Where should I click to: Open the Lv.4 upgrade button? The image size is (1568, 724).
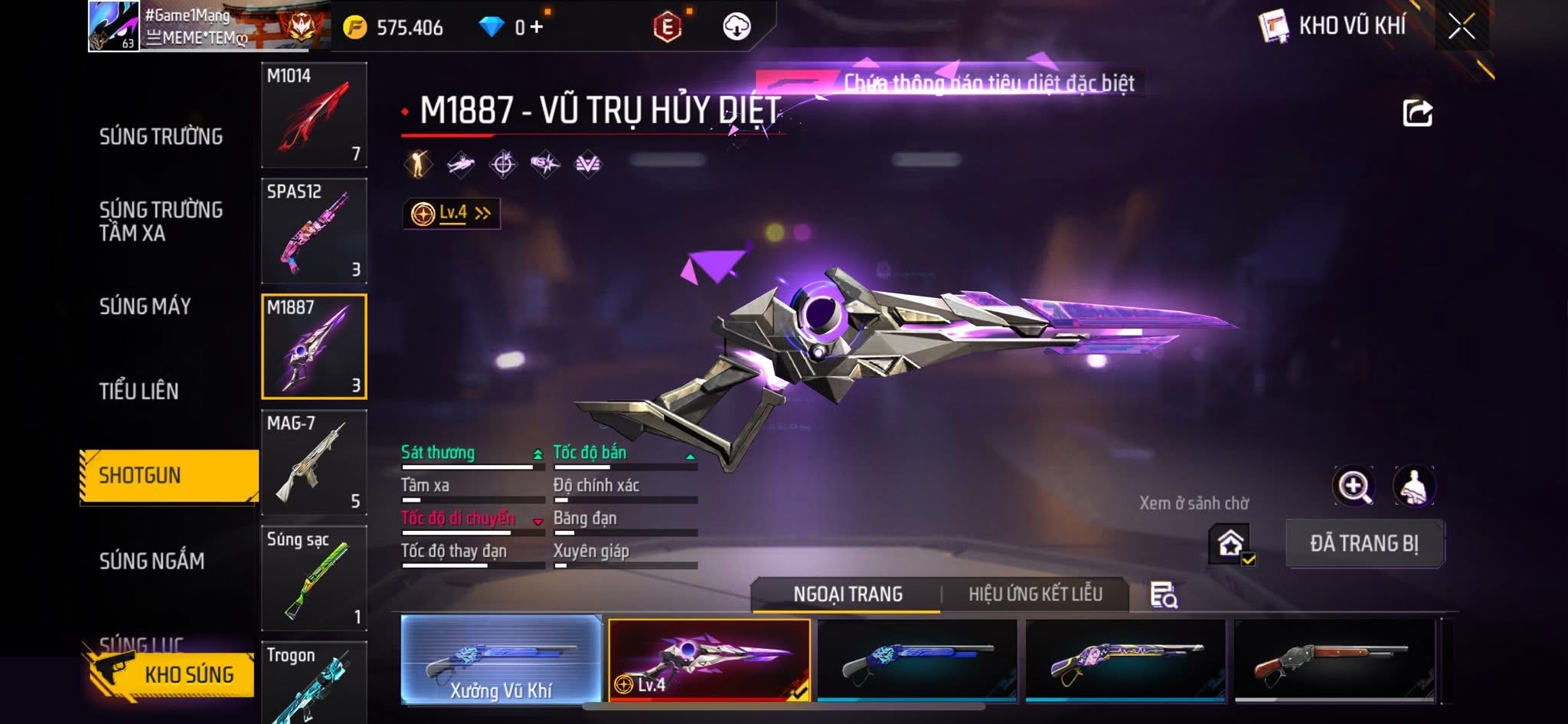(452, 214)
